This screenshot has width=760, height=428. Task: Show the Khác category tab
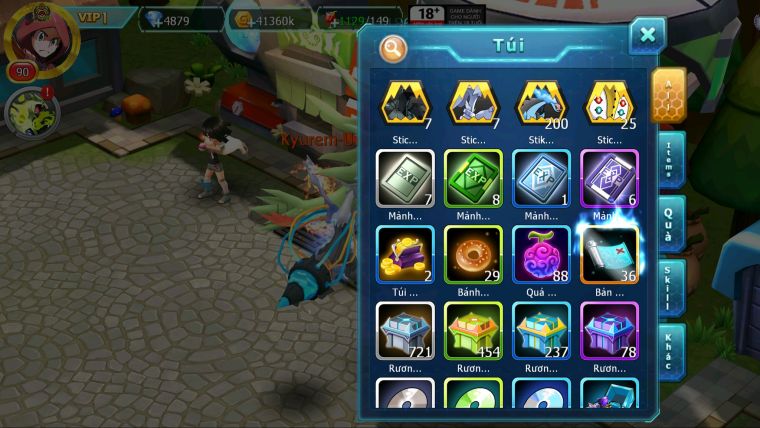(x=668, y=351)
